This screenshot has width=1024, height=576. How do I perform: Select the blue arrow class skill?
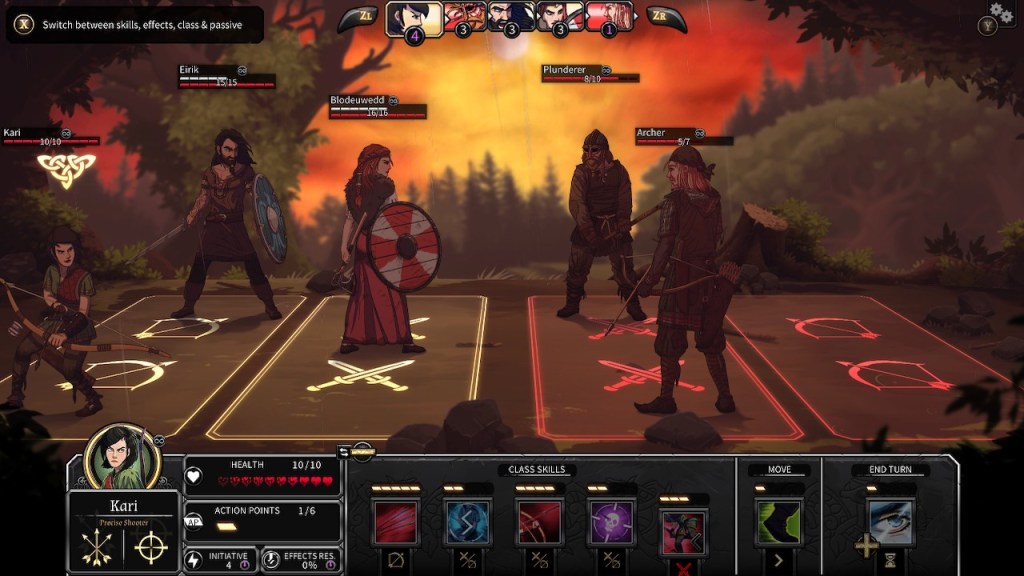467,522
